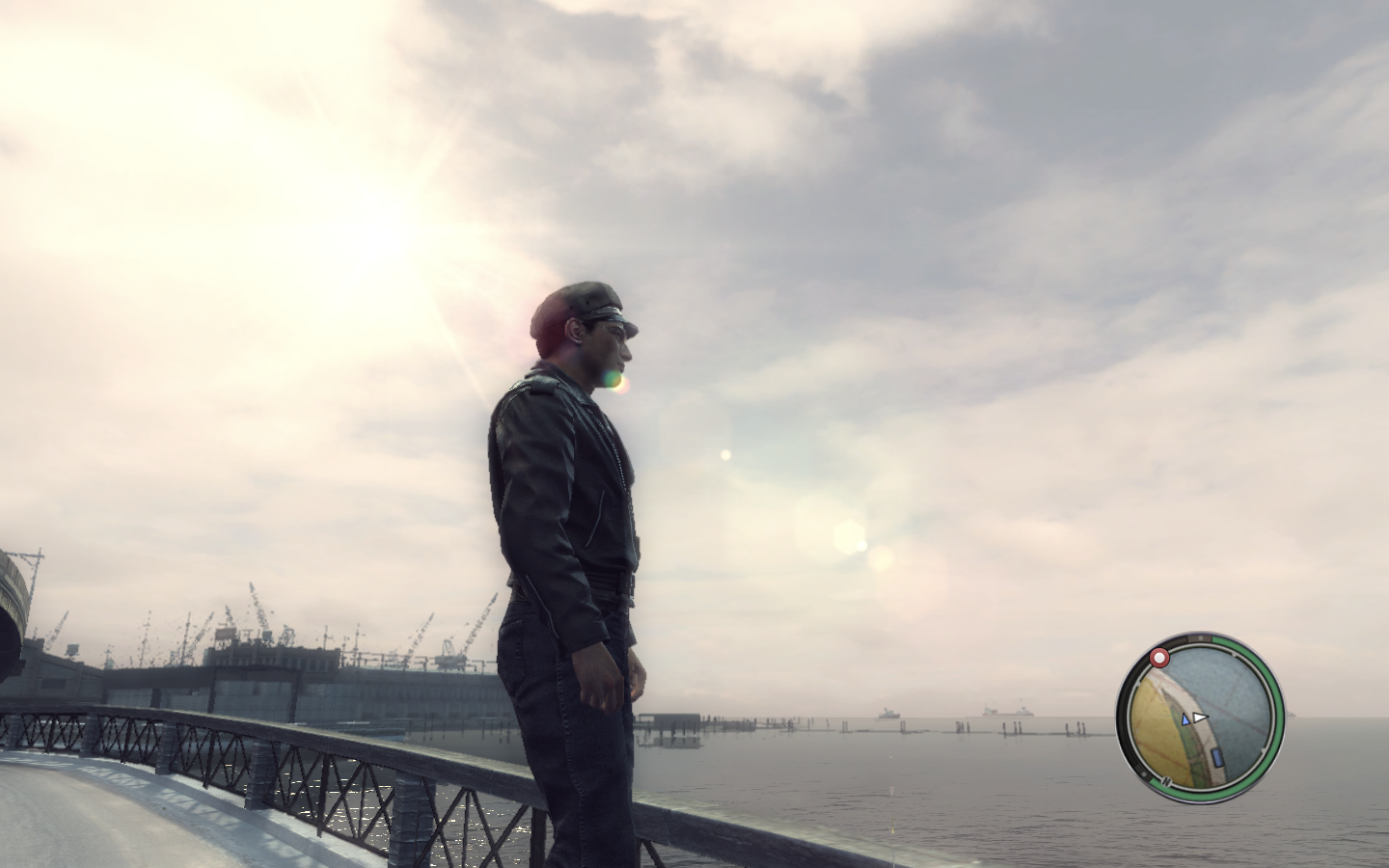This screenshot has width=1389, height=868.
Task: Select the red objective marker on minimap
Action: (x=1158, y=659)
